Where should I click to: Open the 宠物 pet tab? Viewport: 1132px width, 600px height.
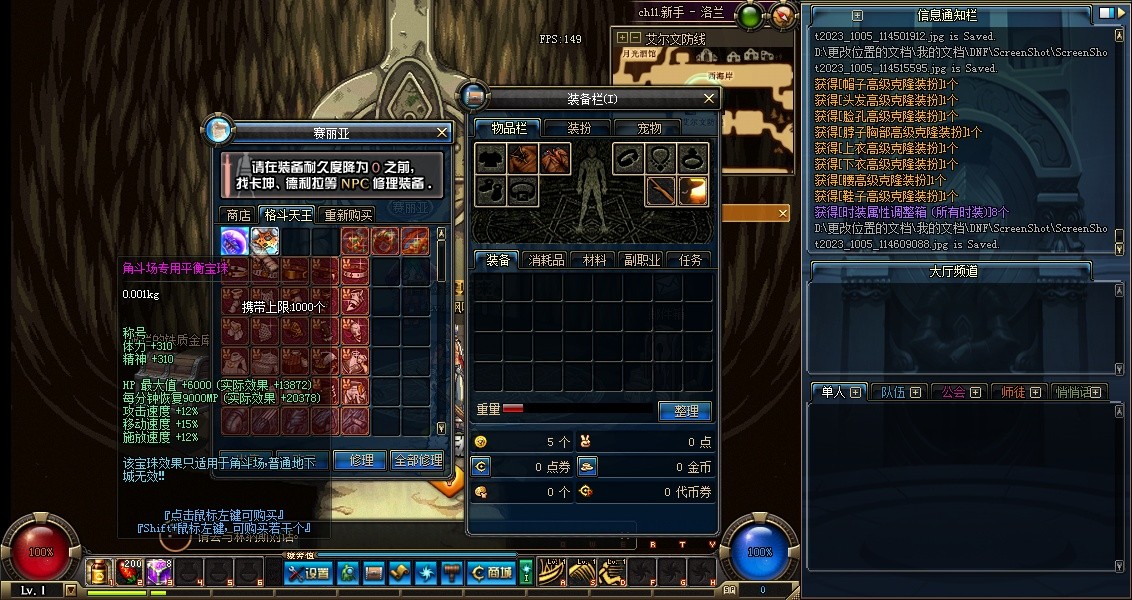[650, 128]
